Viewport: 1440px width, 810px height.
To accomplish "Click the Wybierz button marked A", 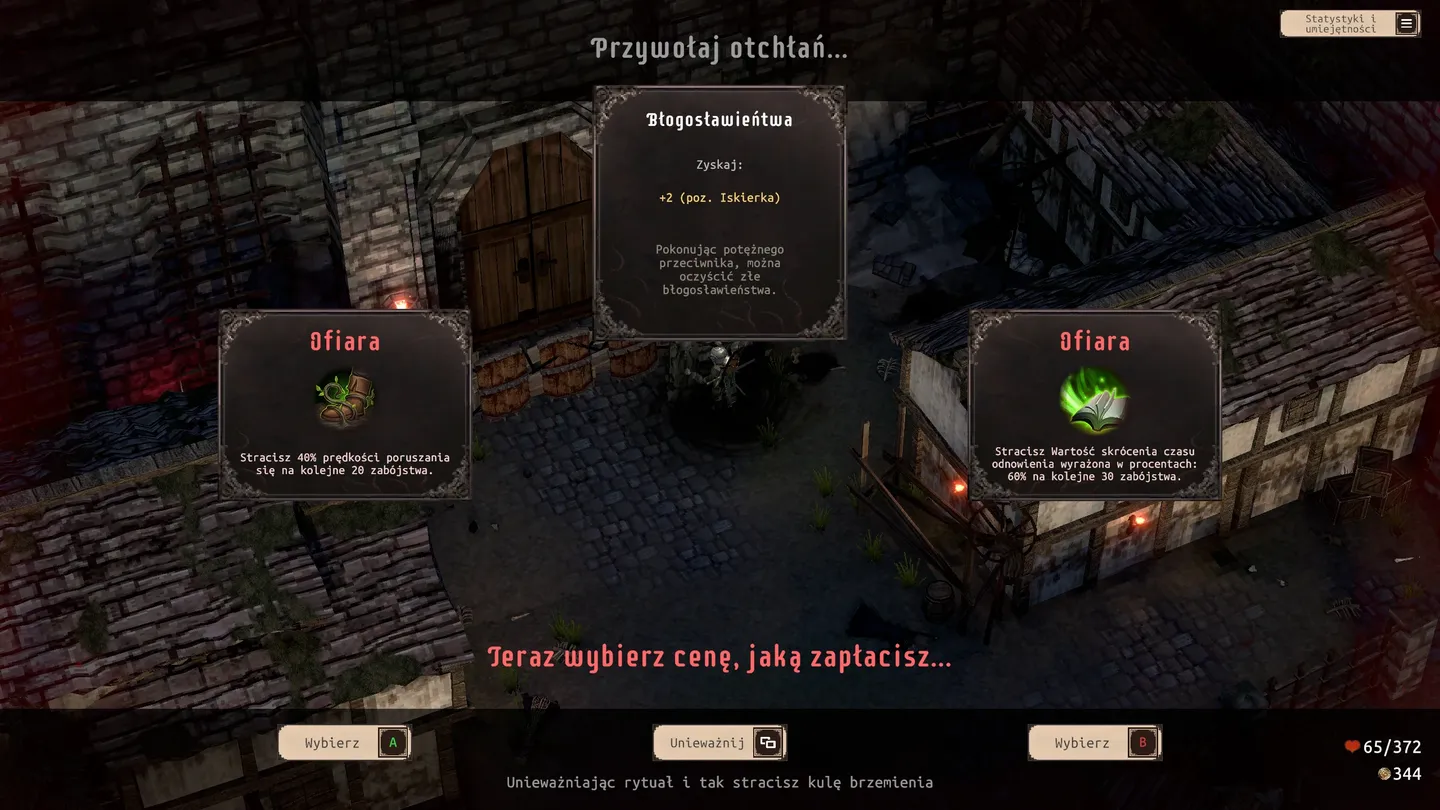I will 344,743.
